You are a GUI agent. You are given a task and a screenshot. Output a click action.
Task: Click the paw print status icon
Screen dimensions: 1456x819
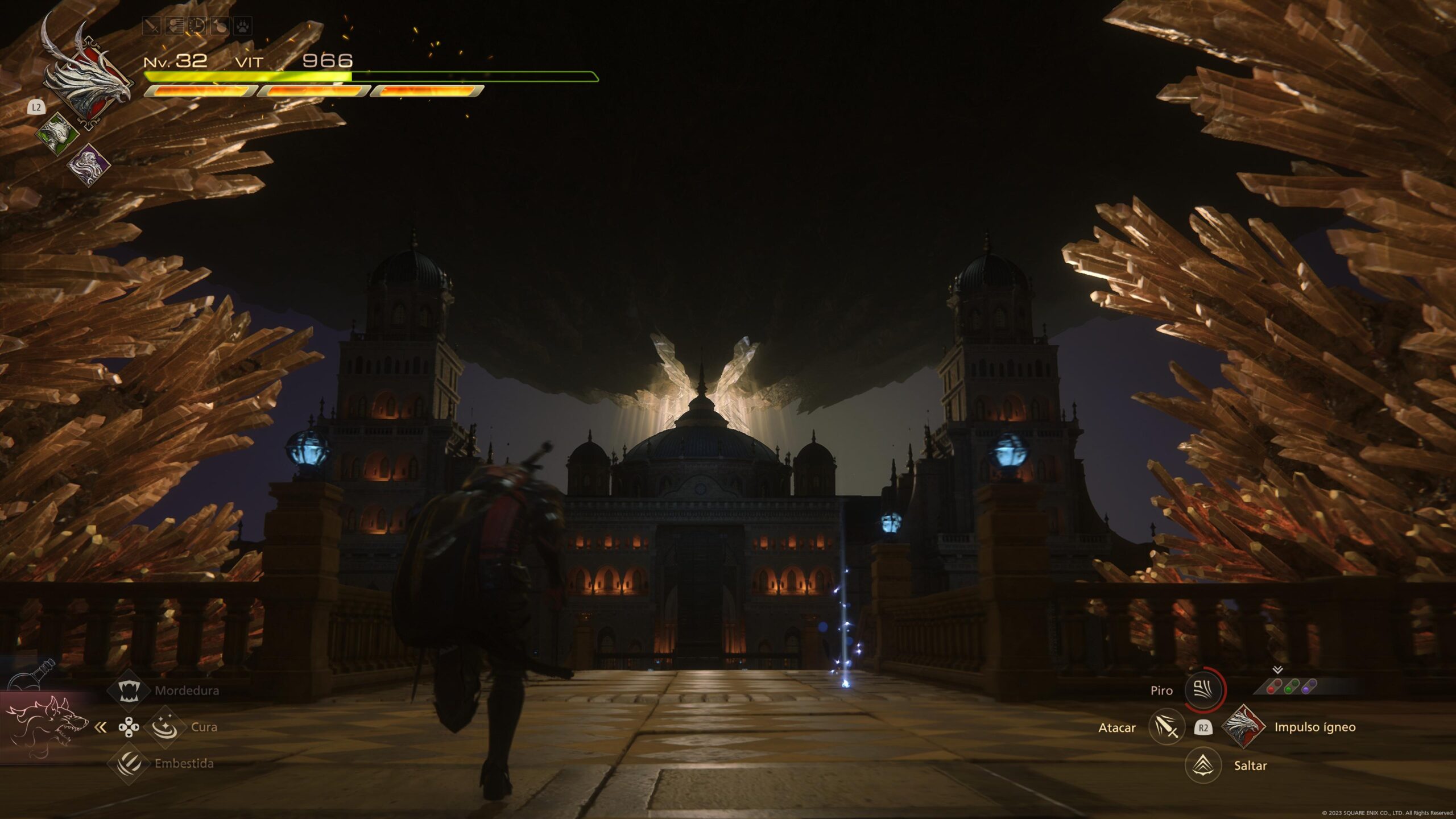[243, 26]
